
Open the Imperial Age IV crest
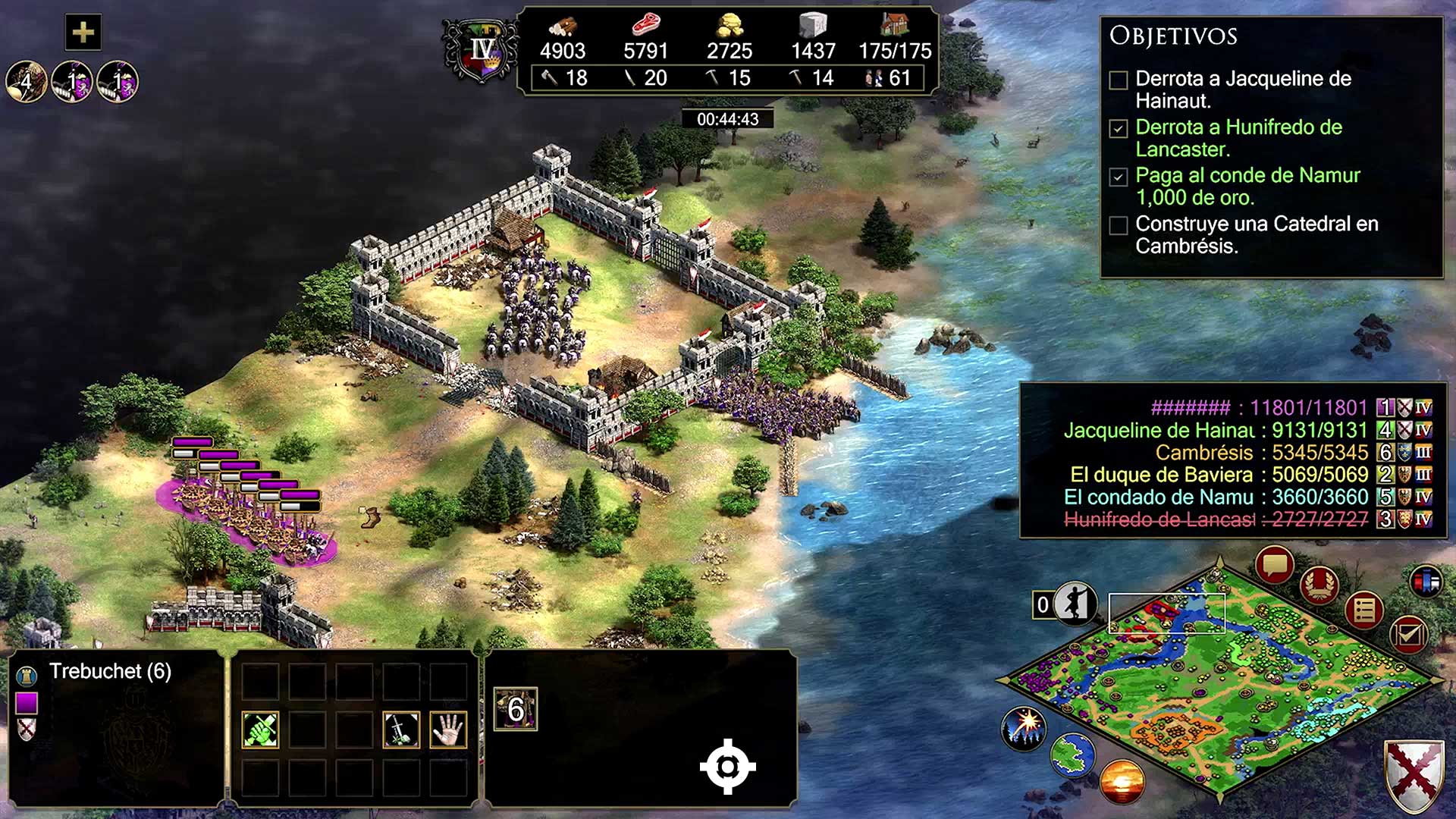tap(481, 52)
